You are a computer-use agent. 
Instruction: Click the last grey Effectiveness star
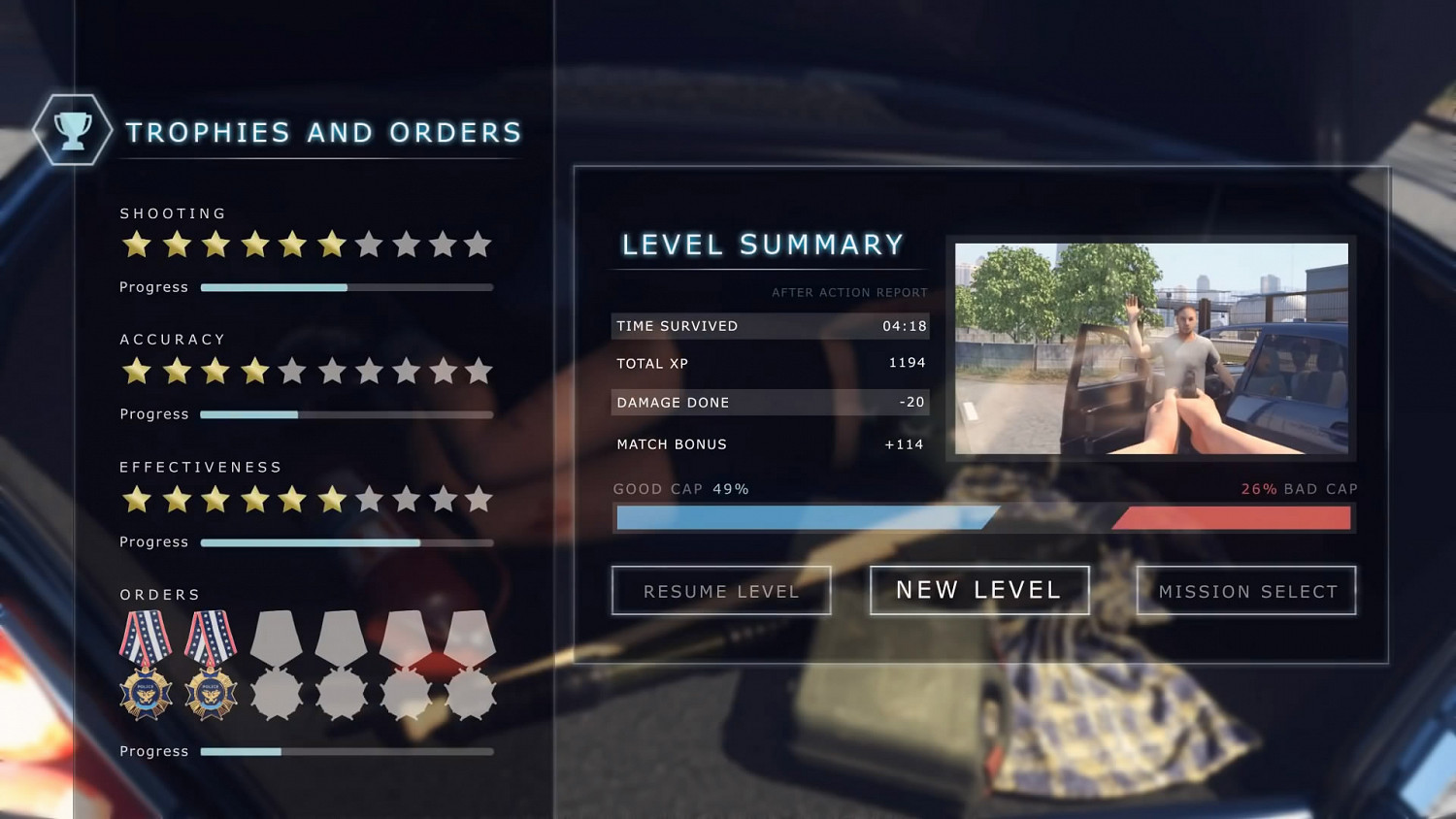pos(479,501)
